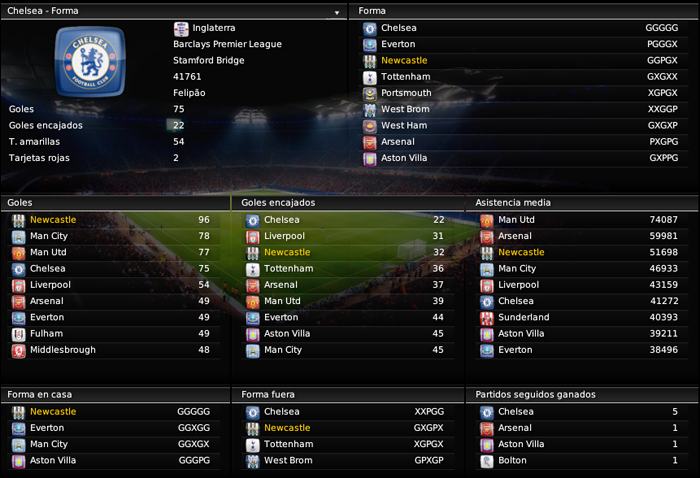The height and width of the screenshot is (478, 700).
Task: Open the Middlesbrough row
Action: click(x=63, y=350)
